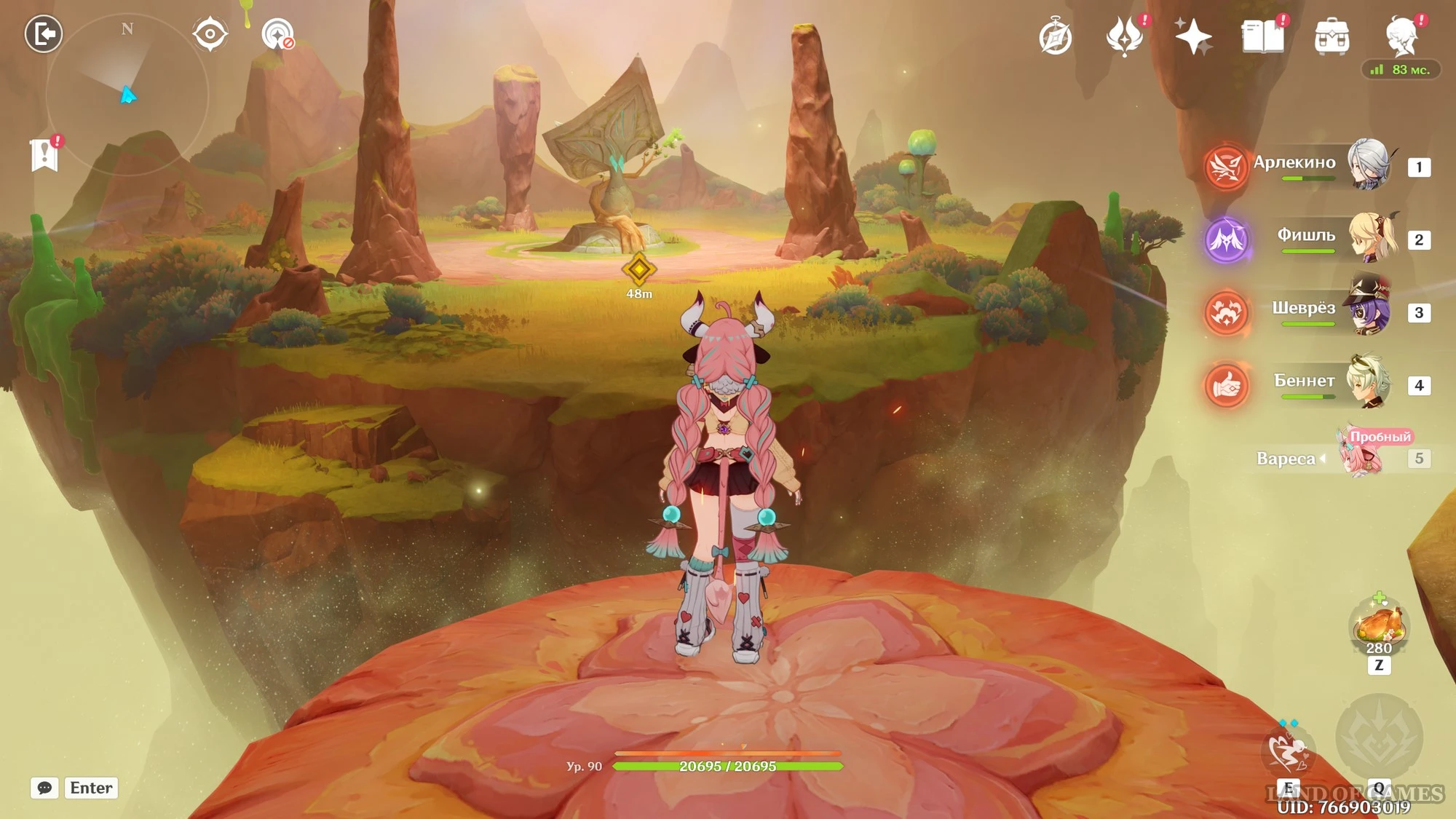1456x819 pixels.
Task: Open the compass adventure icon
Action: (1055, 38)
